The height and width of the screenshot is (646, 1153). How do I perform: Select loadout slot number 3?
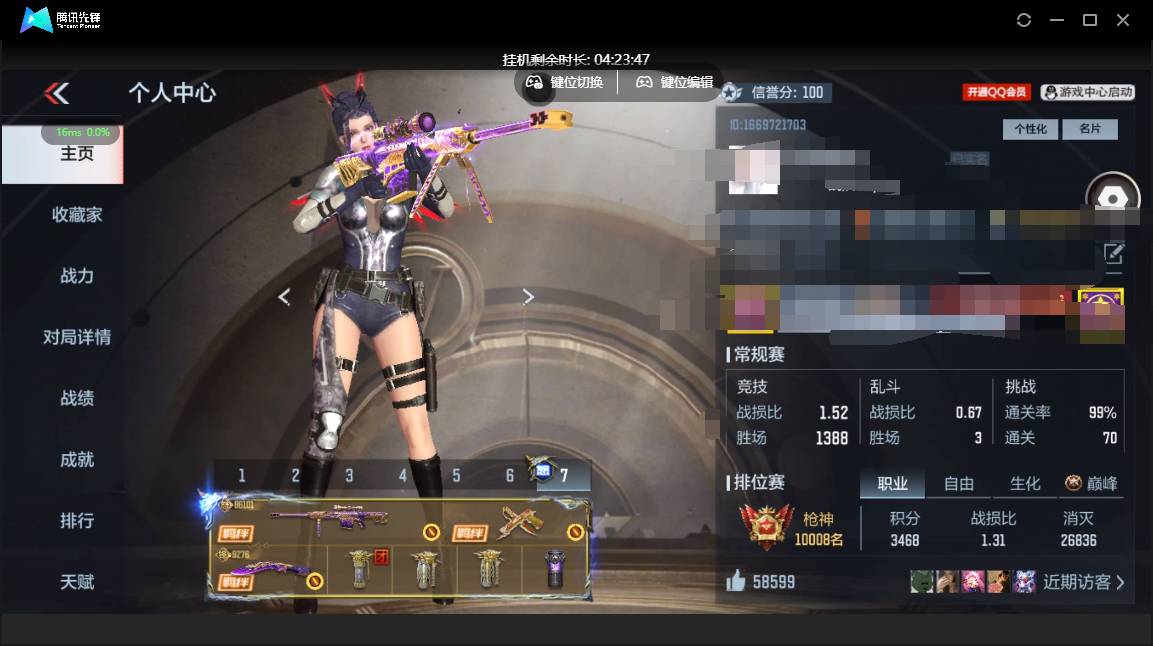[x=349, y=476]
